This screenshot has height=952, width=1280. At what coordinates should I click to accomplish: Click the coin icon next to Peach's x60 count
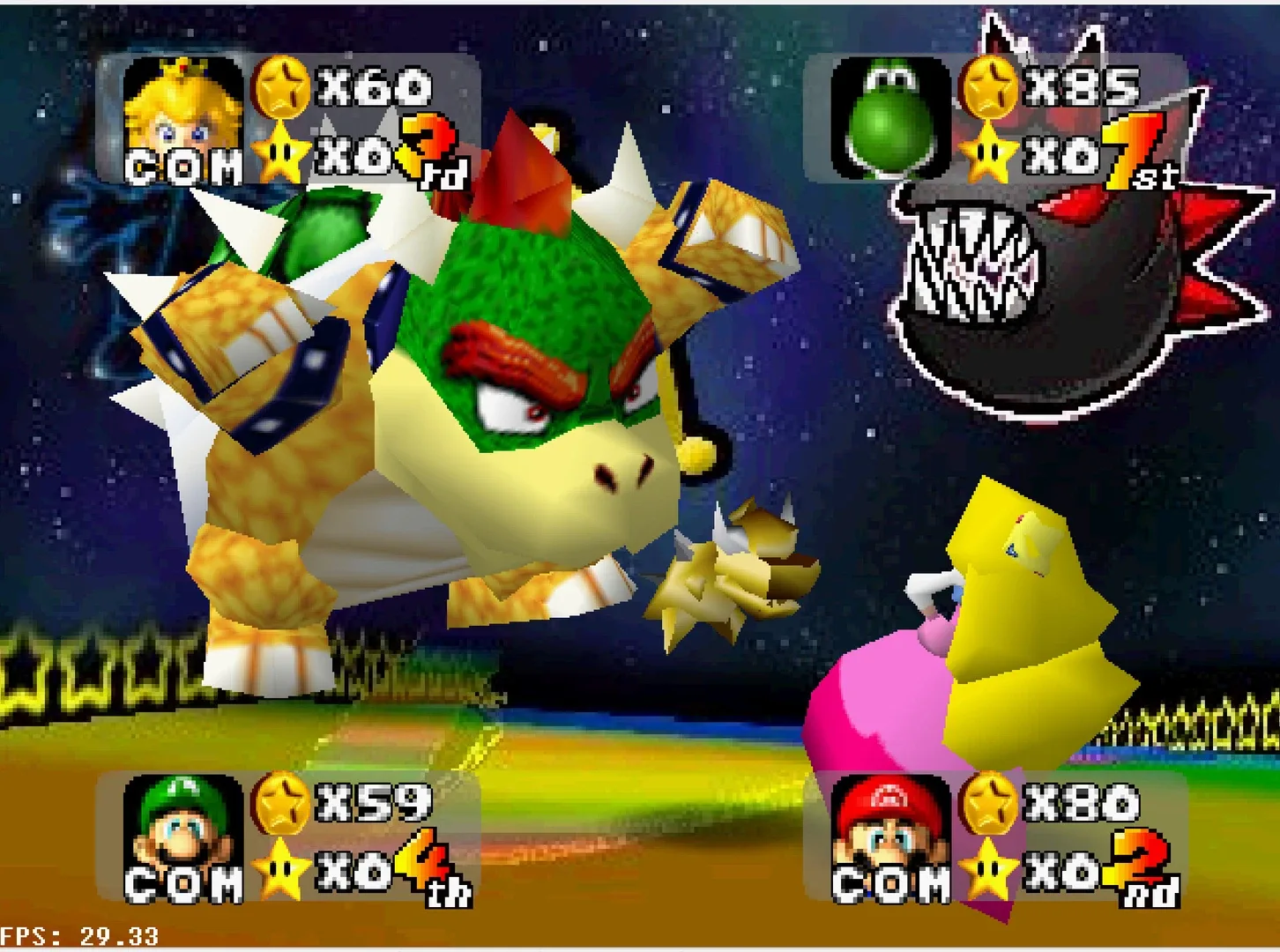coord(280,86)
